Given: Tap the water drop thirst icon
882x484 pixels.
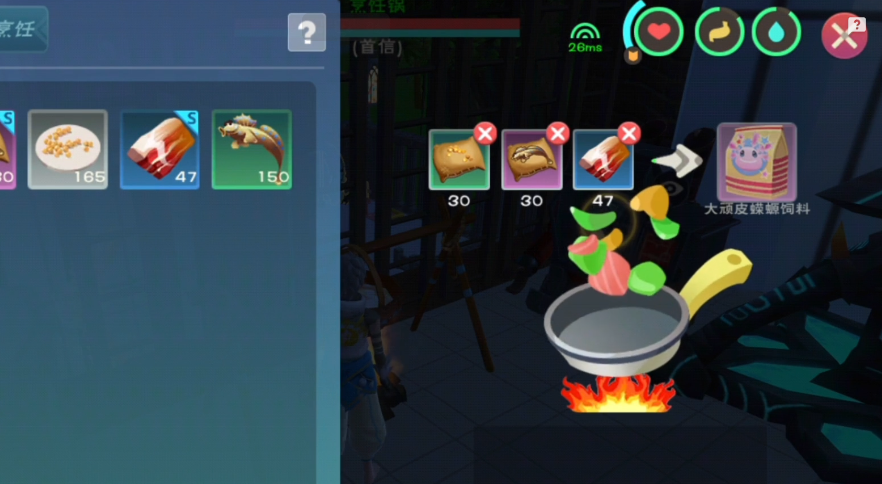Looking at the screenshot, I should coord(776,32).
